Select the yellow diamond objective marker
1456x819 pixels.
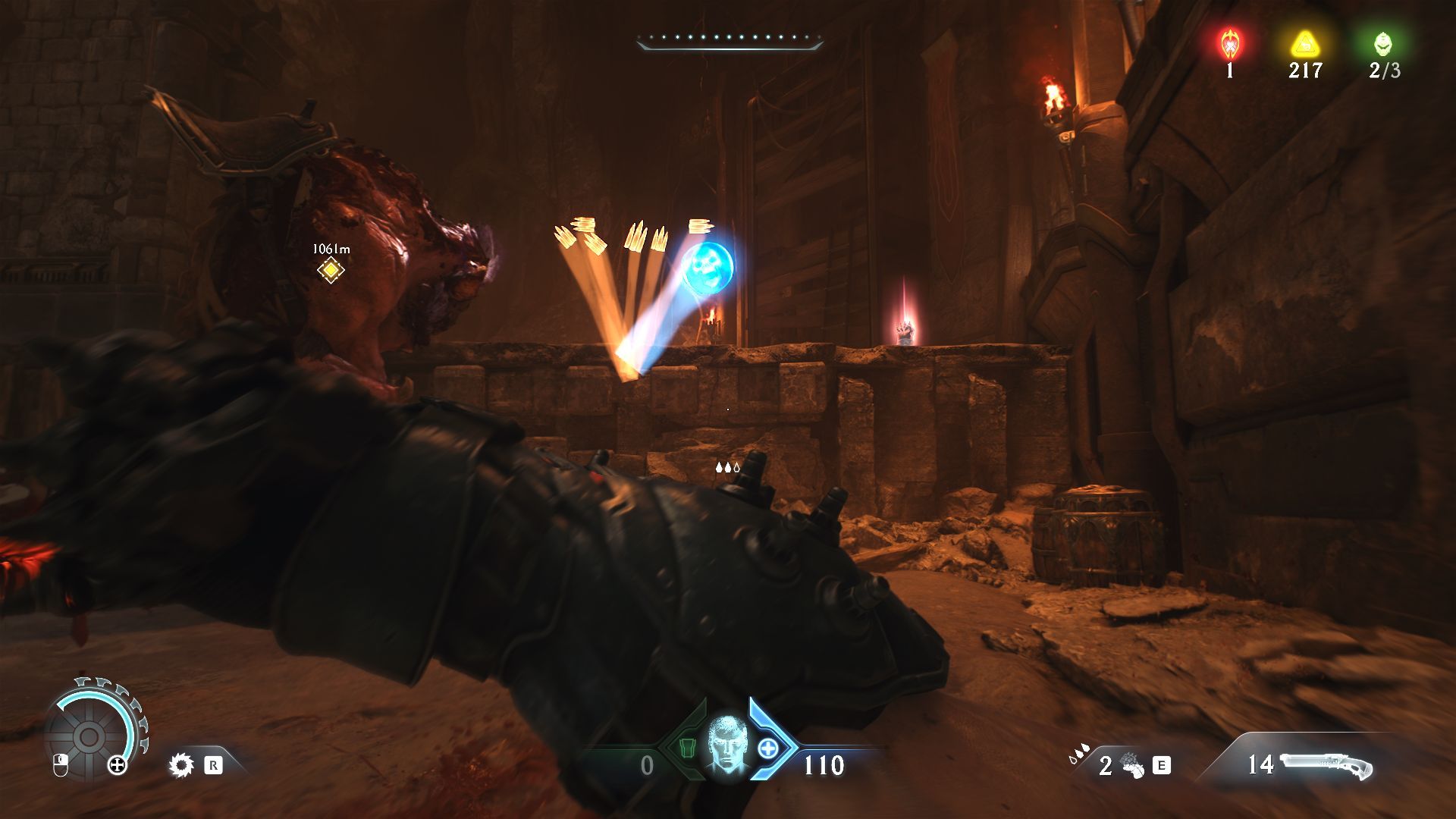331,270
